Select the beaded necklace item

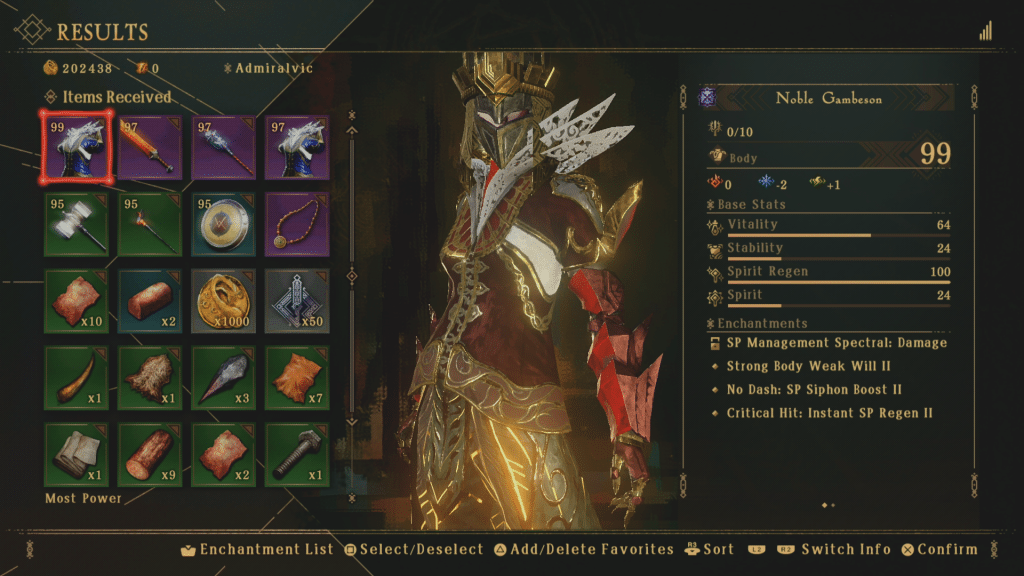297,224
